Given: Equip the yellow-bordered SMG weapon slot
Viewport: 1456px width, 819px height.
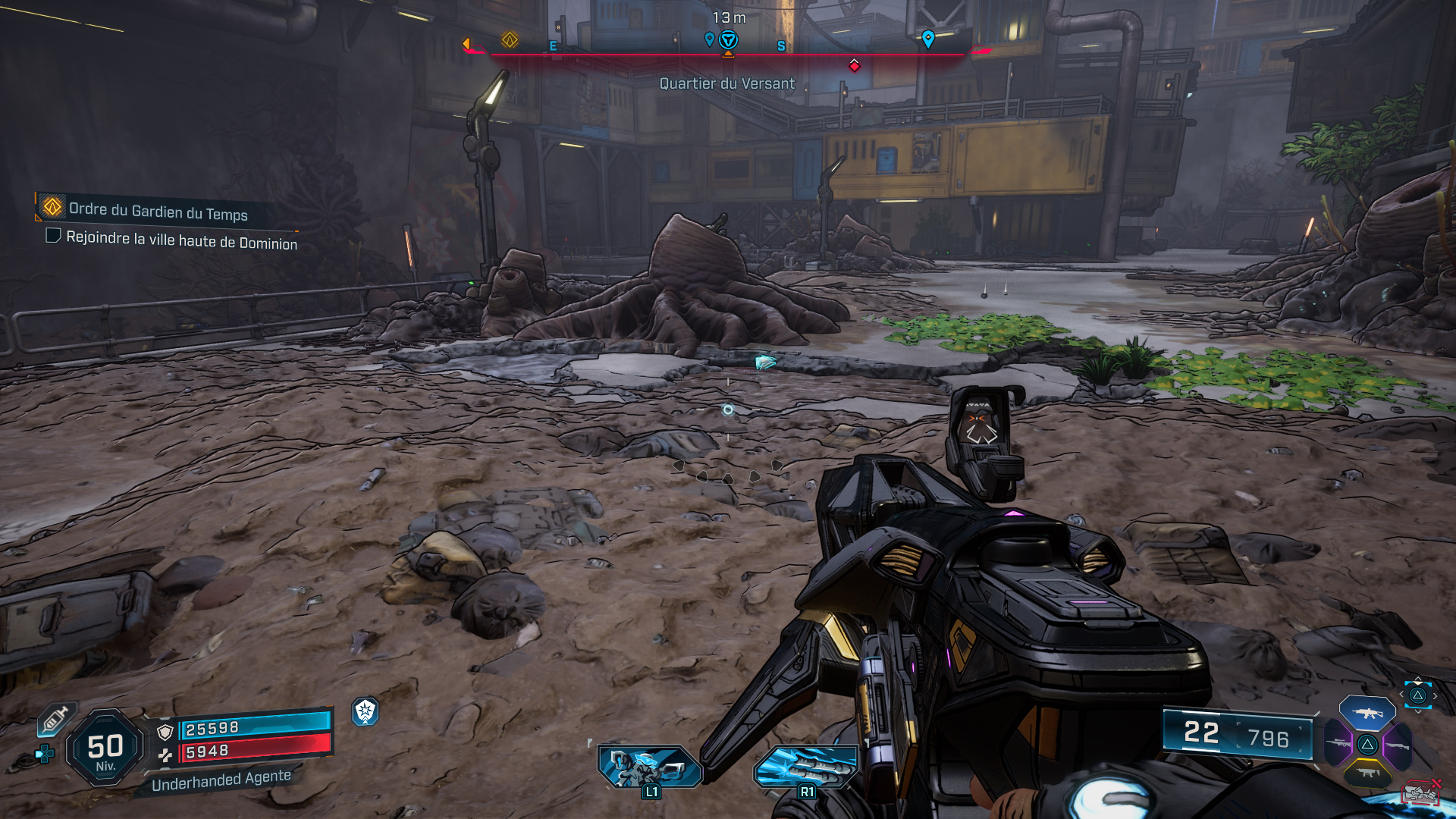Looking at the screenshot, I should [x=1368, y=774].
